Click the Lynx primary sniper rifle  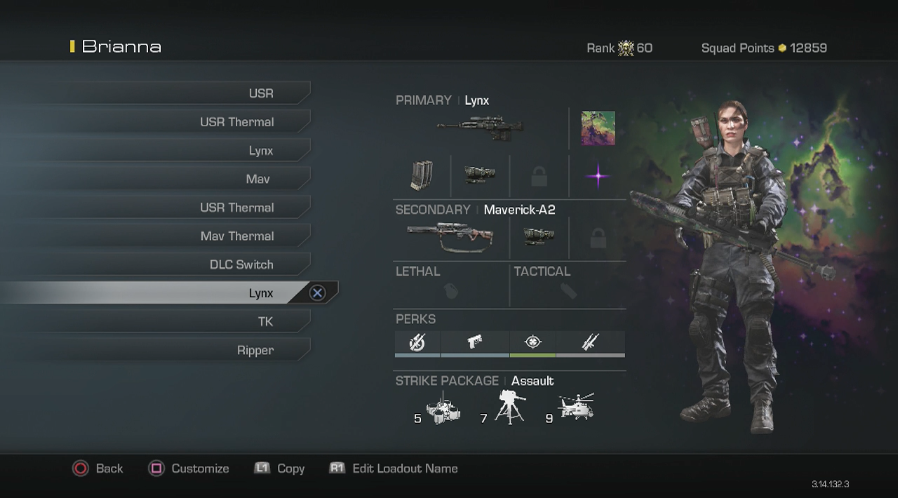(479, 128)
